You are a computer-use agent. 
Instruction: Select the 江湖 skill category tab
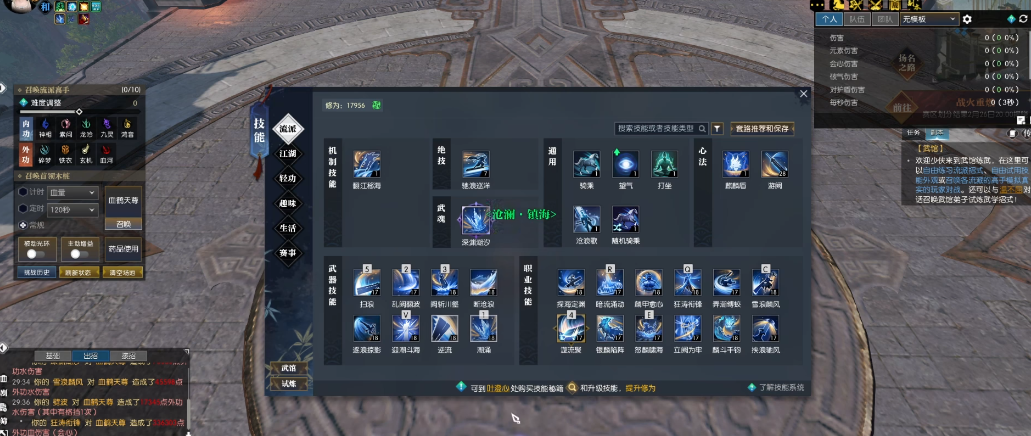tap(287, 153)
